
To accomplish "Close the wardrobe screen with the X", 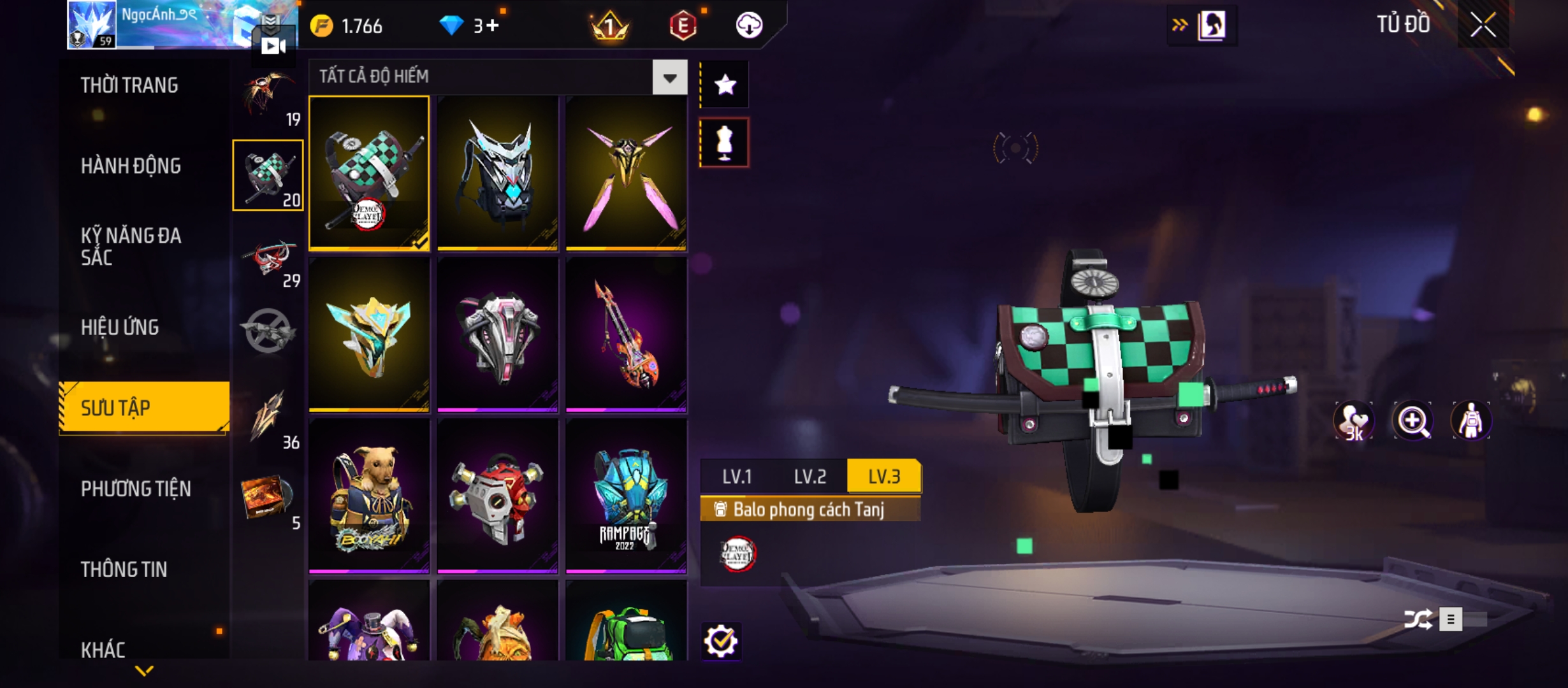I will [1483, 25].
